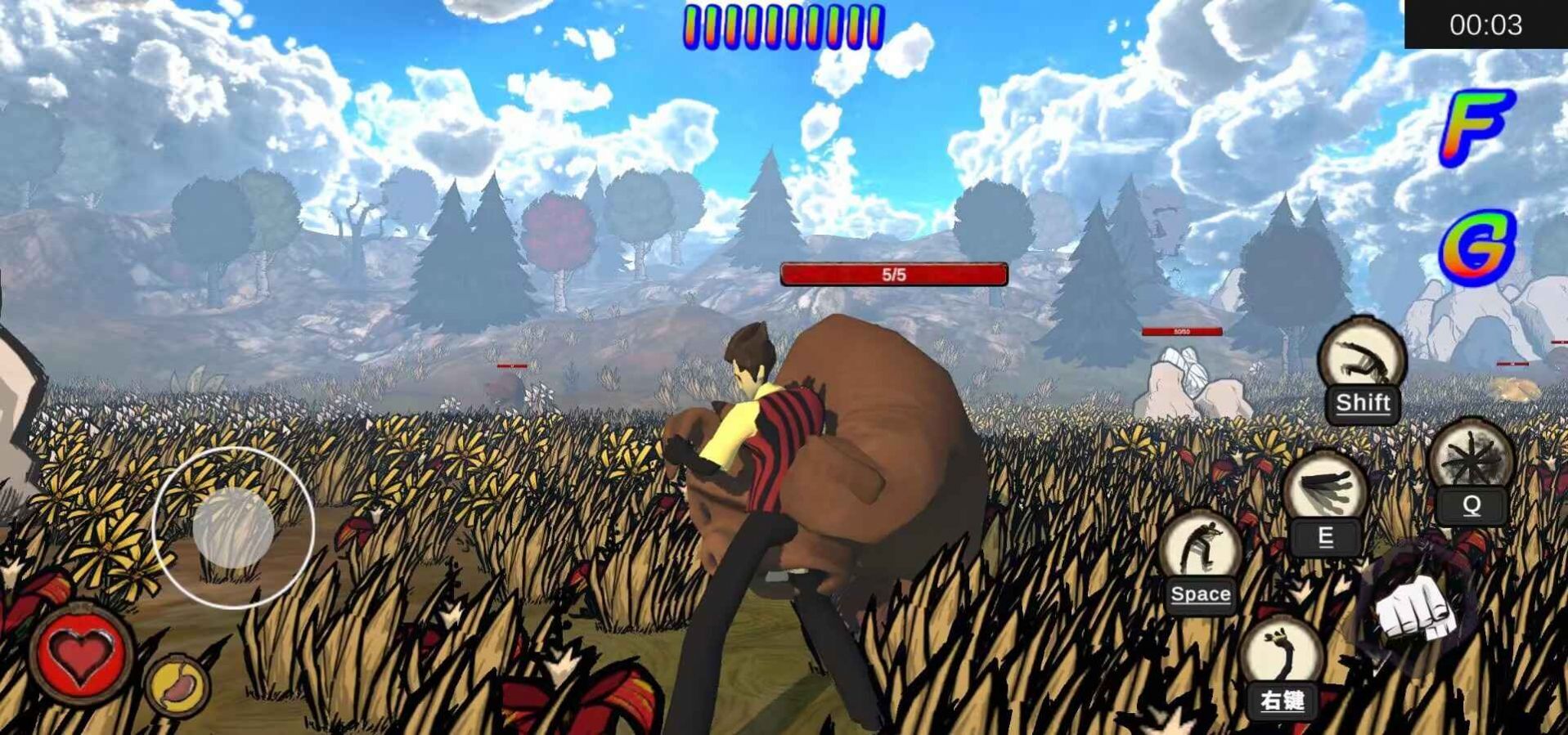This screenshot has width=1568, height=735.
Task: Touch the virtual joystick thumb pad
Action: pos(233,528)
